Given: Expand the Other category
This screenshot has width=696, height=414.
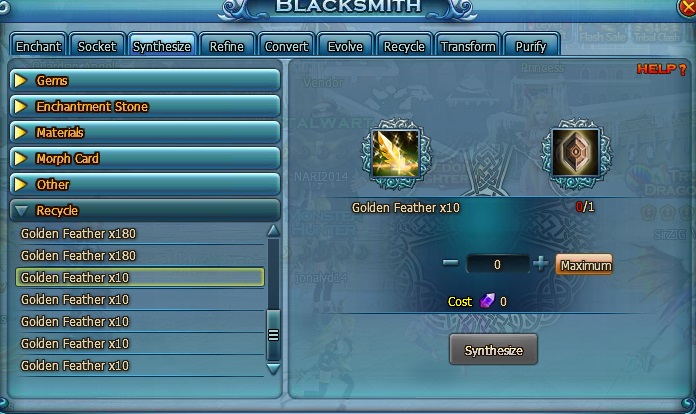Looking at the screenshot, I should pyautogui.click(x=144, y=184).
